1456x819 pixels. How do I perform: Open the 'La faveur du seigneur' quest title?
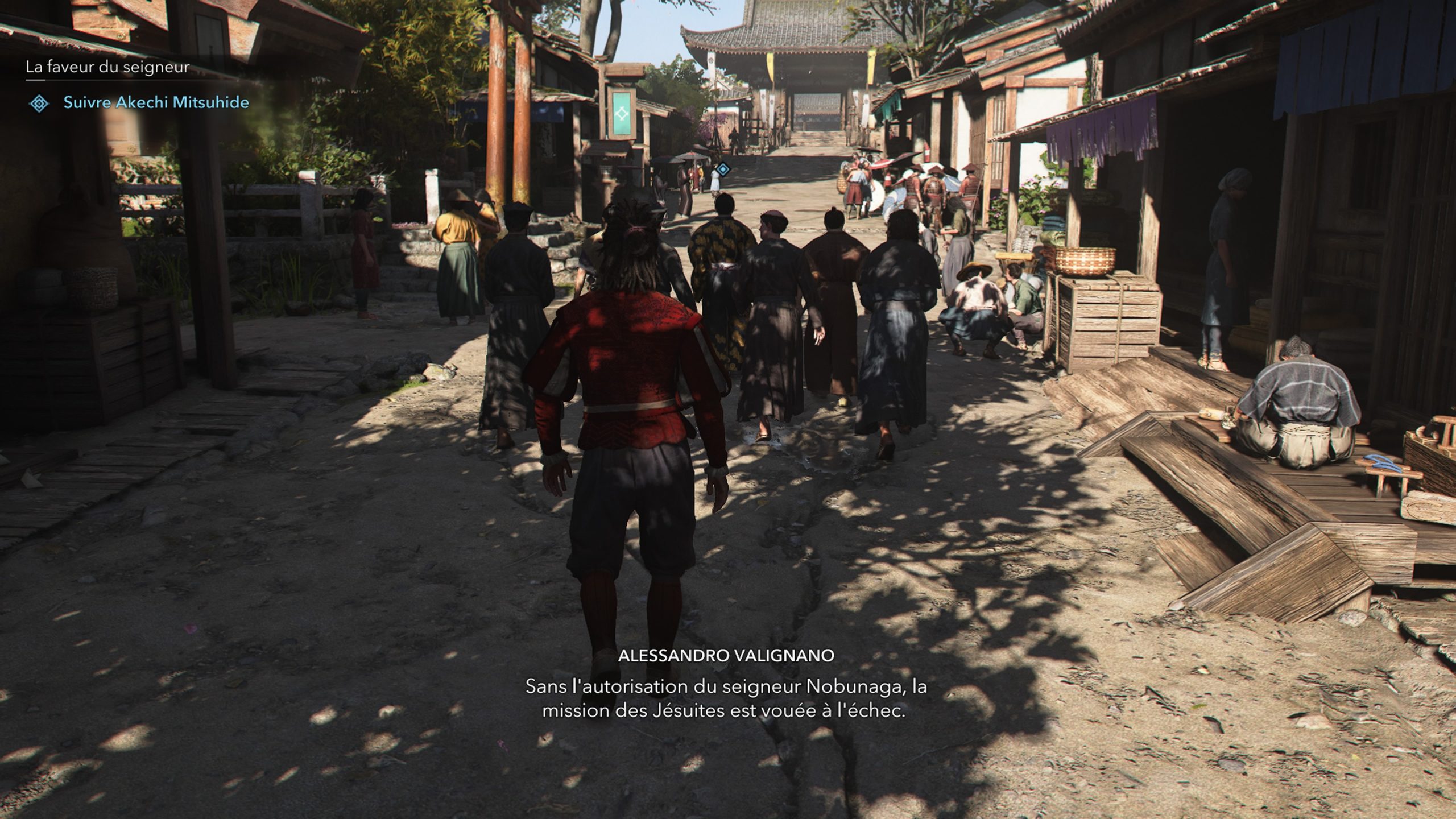coord(107,67)
